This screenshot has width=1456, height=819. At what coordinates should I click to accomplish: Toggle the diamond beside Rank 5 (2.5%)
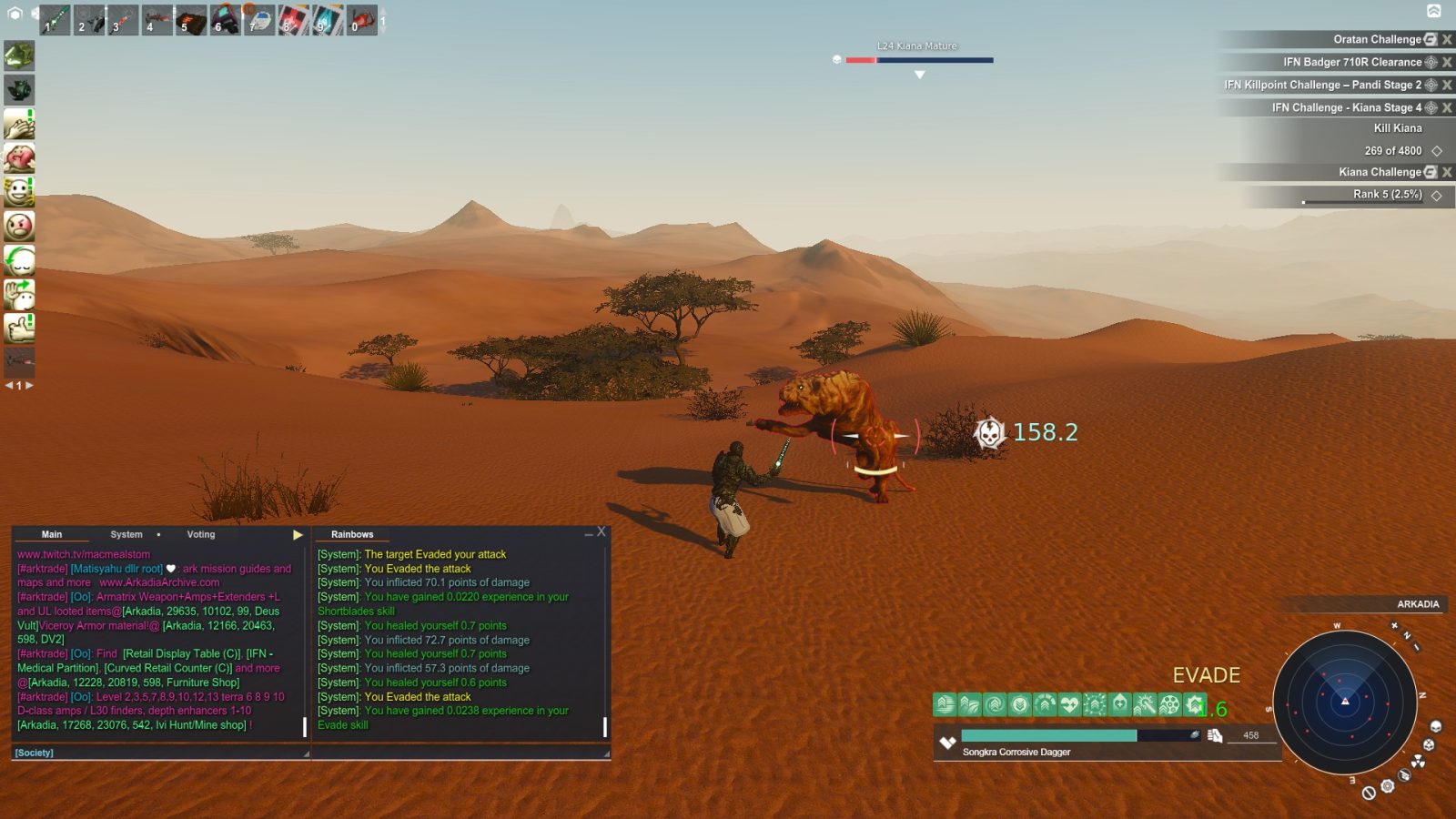tap(1436, 194)
